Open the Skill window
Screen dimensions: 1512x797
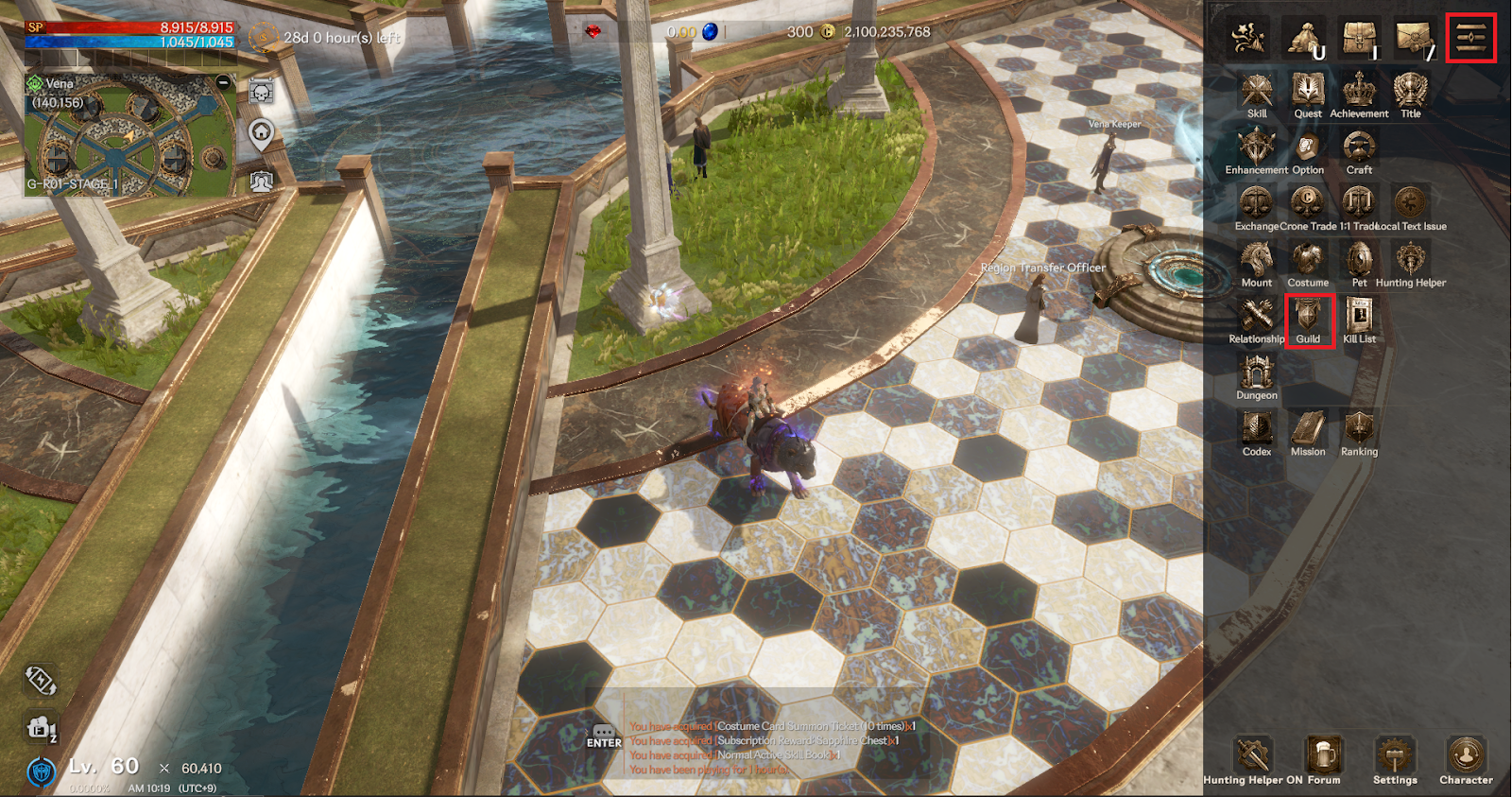point(1257,94)
